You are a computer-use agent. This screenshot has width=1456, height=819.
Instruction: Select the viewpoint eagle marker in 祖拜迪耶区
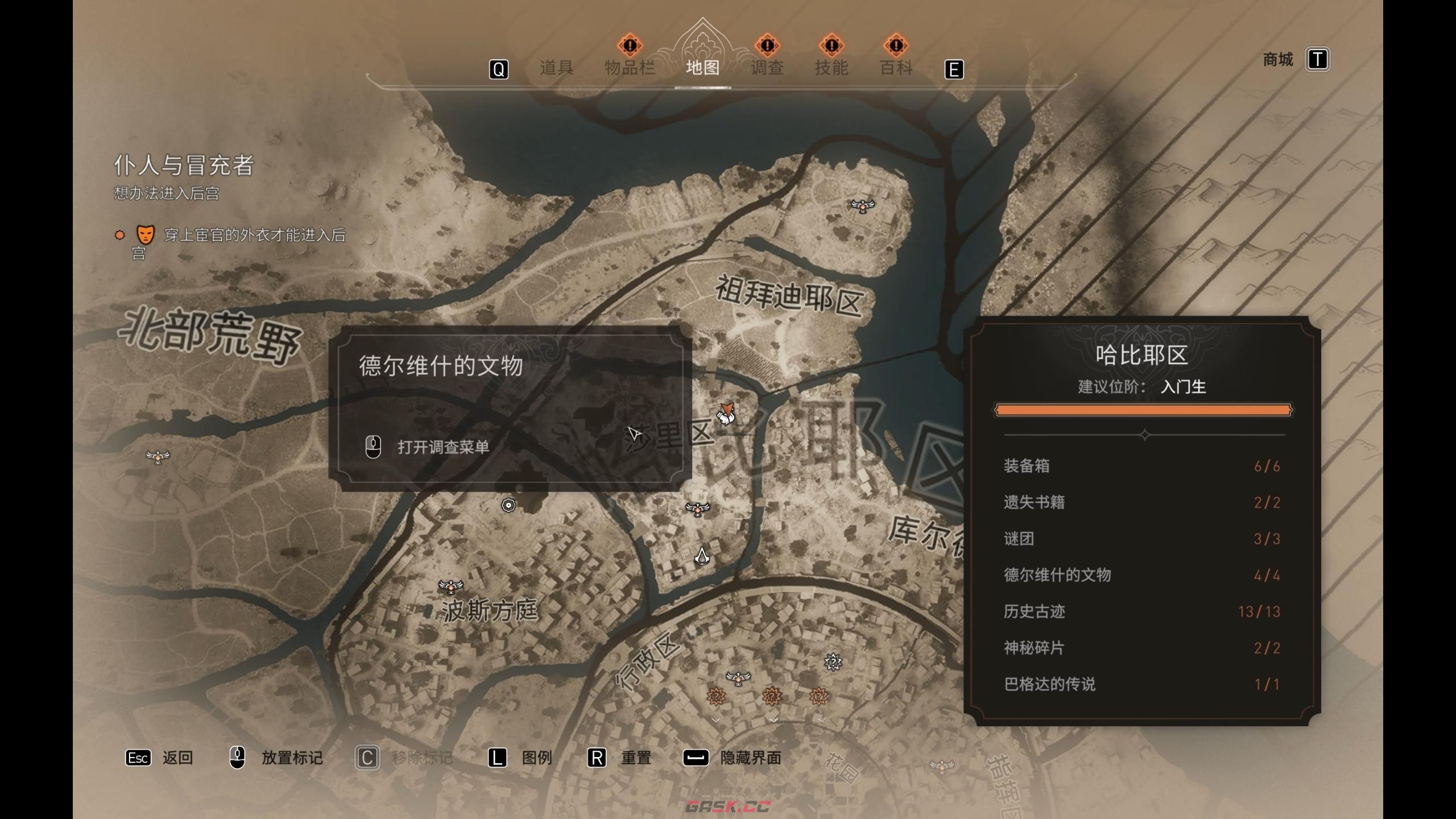[862, 205]
